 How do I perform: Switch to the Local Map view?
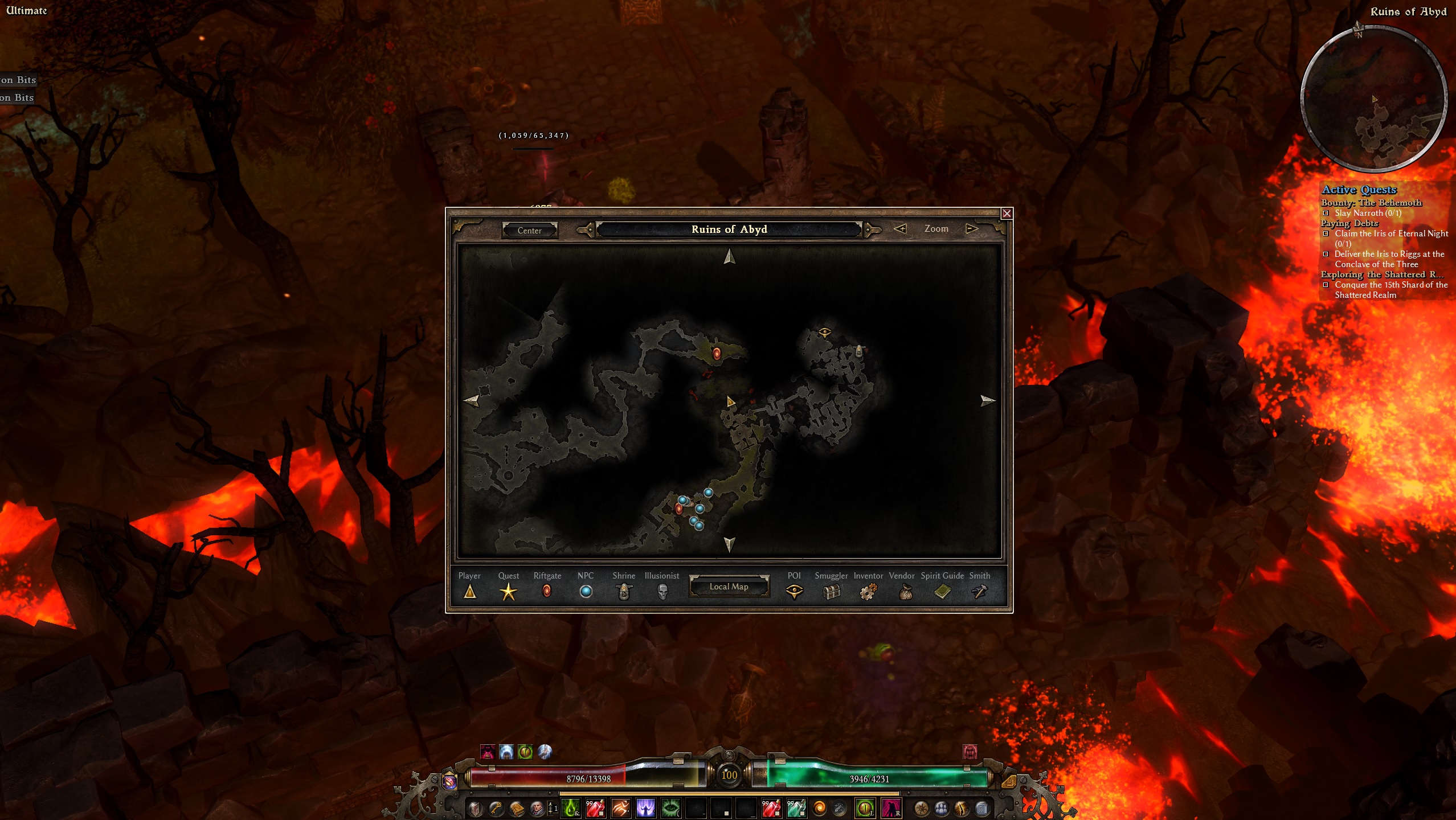pos(729,587)
